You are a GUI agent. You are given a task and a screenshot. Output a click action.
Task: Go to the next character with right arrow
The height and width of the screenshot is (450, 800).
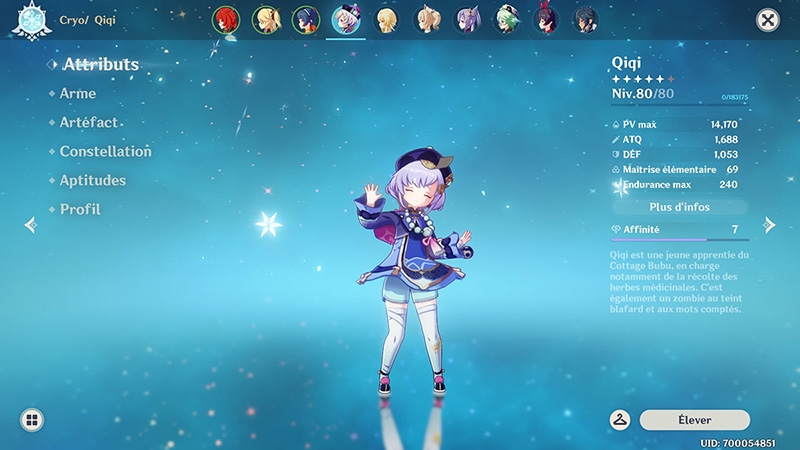(770, 225)
